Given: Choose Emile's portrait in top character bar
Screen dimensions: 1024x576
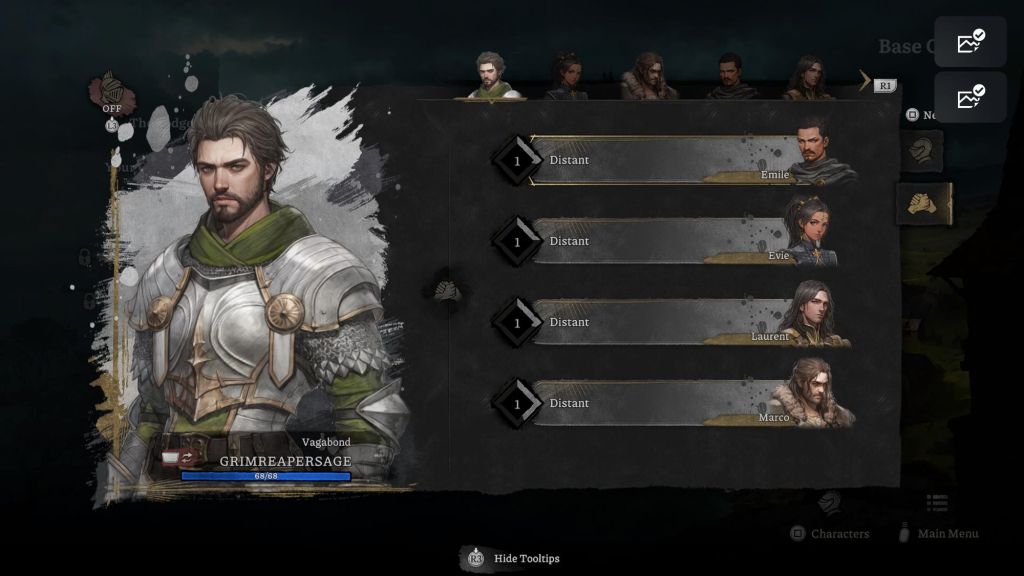Looking at the screenshot, I should click(731, 76).
